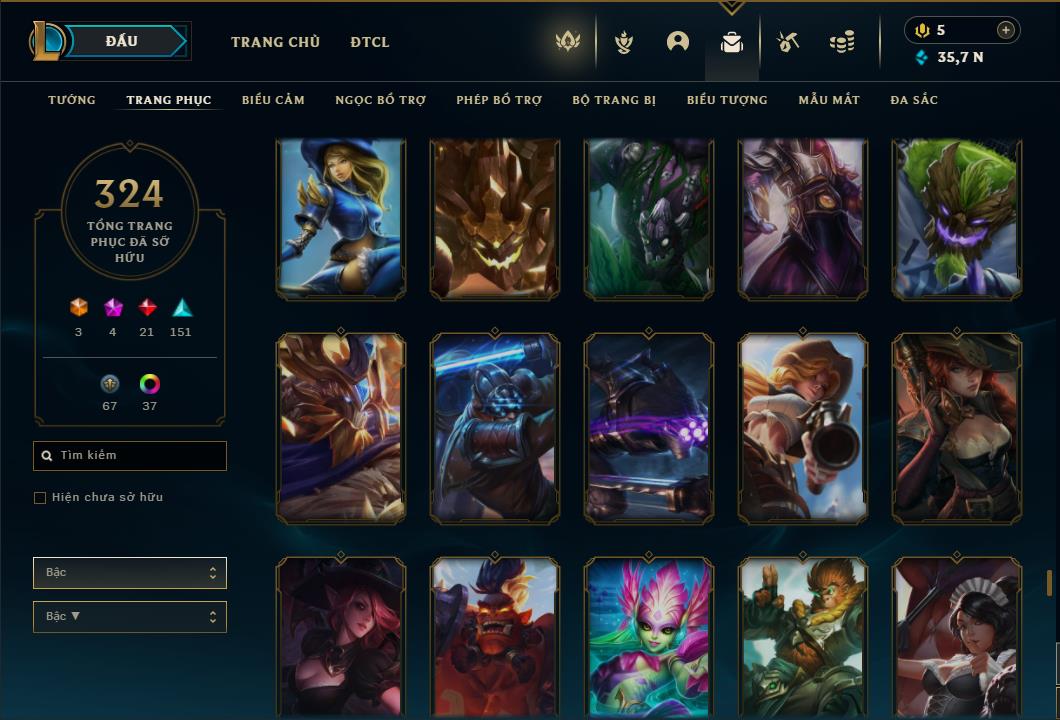Screen dimensions: 1060x720
Task: Switch to the BIỂU CẢM tab
Action: (x=273, y=100)
